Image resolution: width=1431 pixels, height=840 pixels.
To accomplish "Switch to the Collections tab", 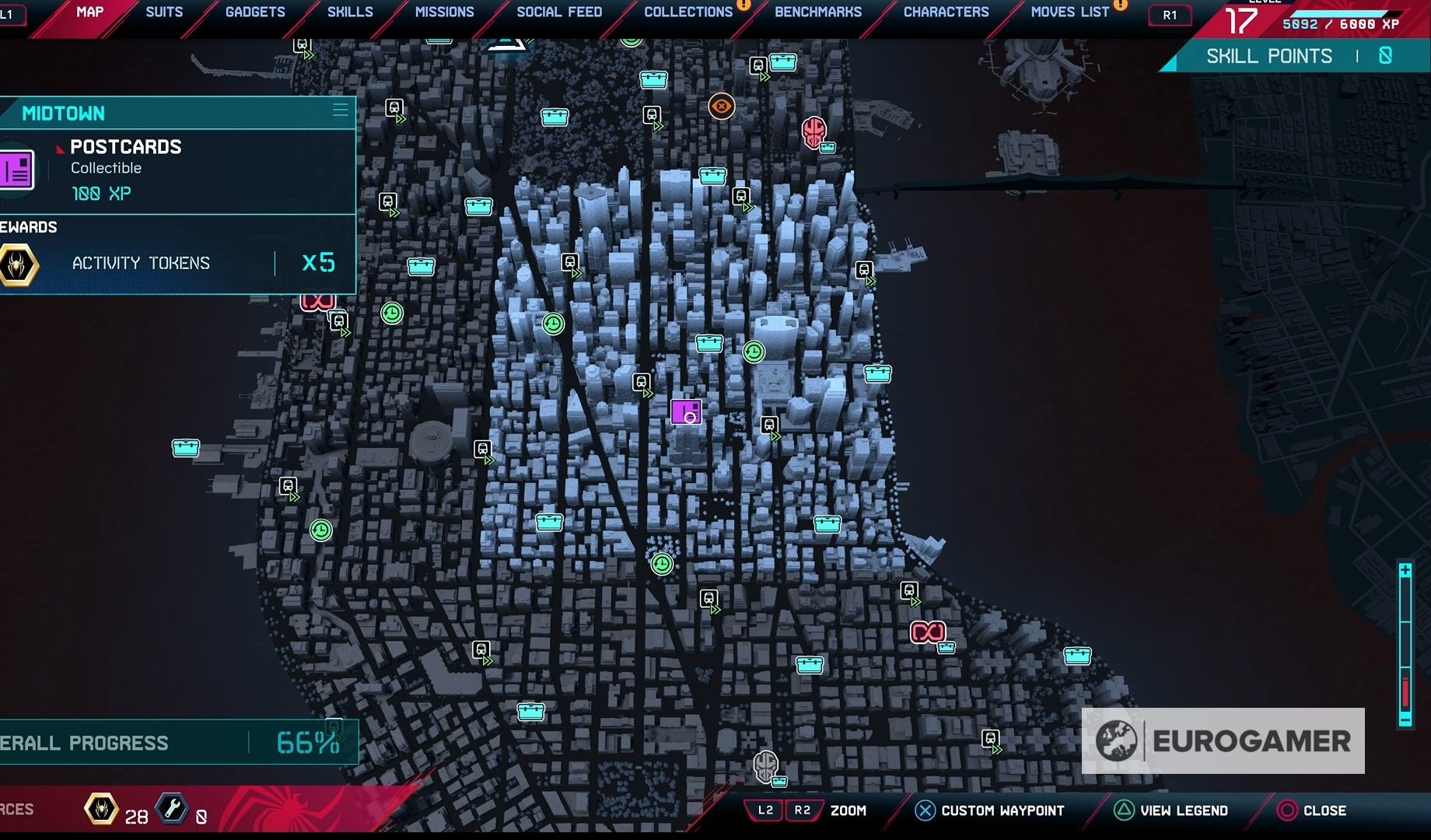I will coord(688,12).
